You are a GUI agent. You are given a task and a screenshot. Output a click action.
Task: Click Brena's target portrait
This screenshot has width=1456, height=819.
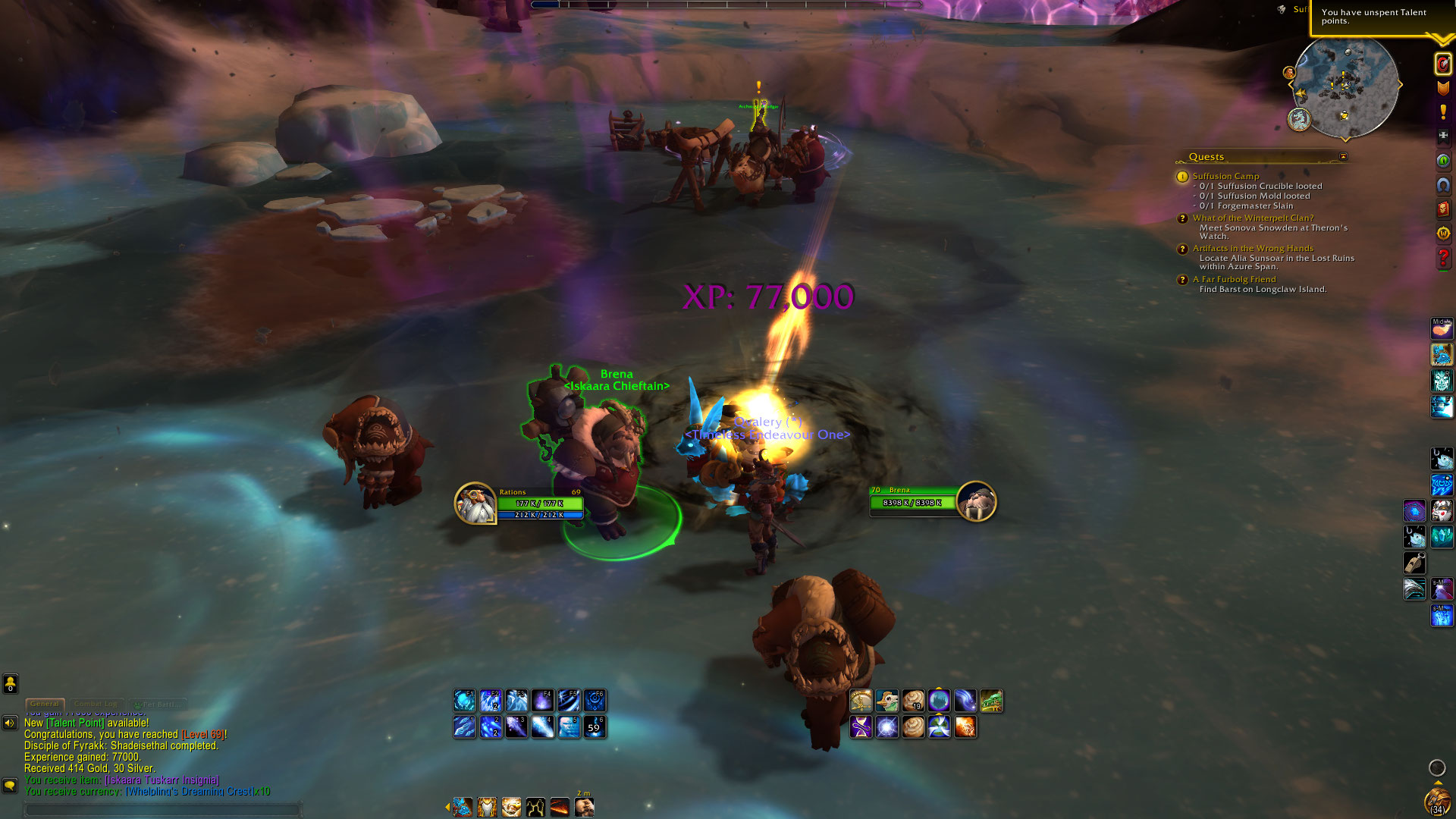[975, 501]
